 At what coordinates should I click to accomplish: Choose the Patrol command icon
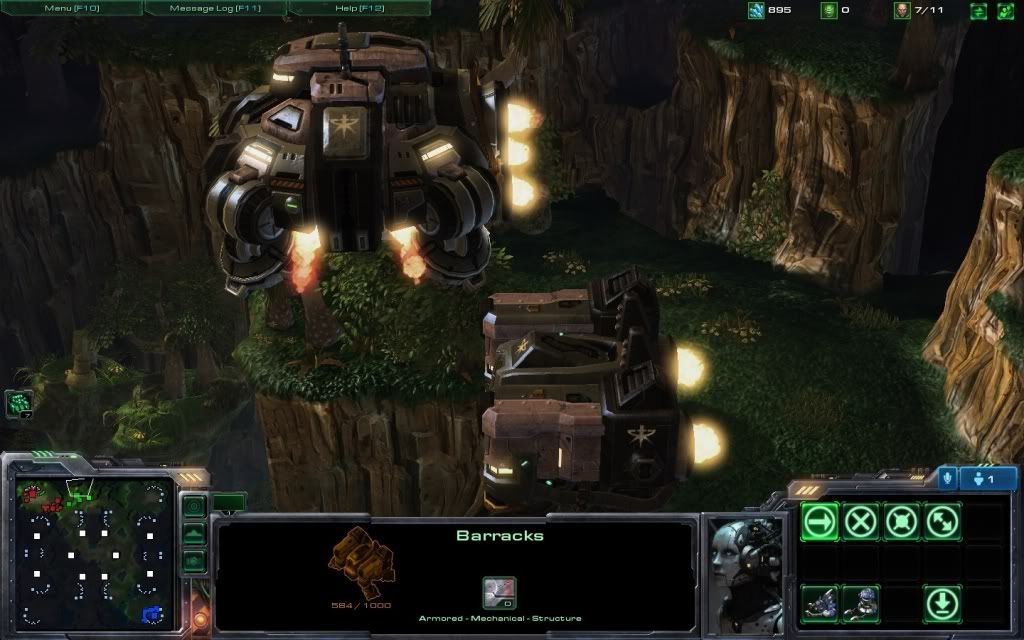(943, 521)
